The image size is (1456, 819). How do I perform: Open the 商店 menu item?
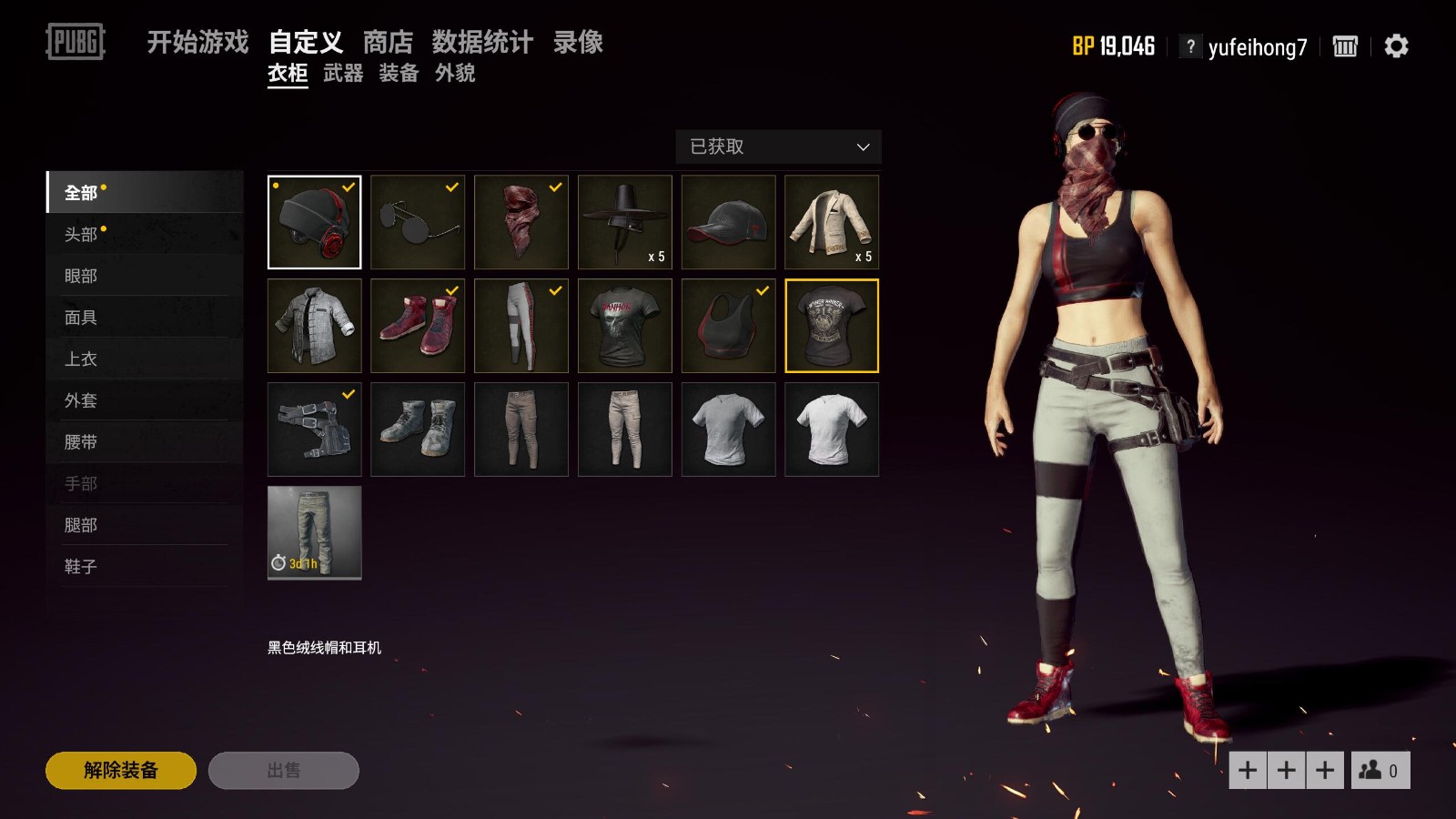(x=389, y=42)
